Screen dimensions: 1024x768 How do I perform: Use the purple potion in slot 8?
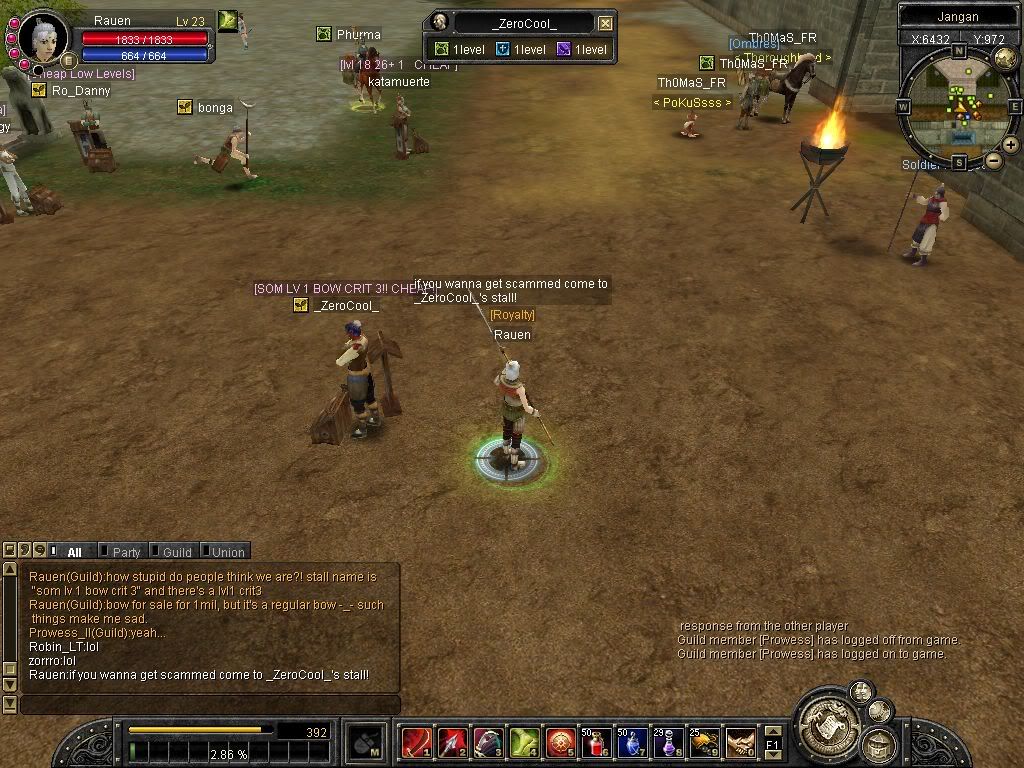pos(668,743)
